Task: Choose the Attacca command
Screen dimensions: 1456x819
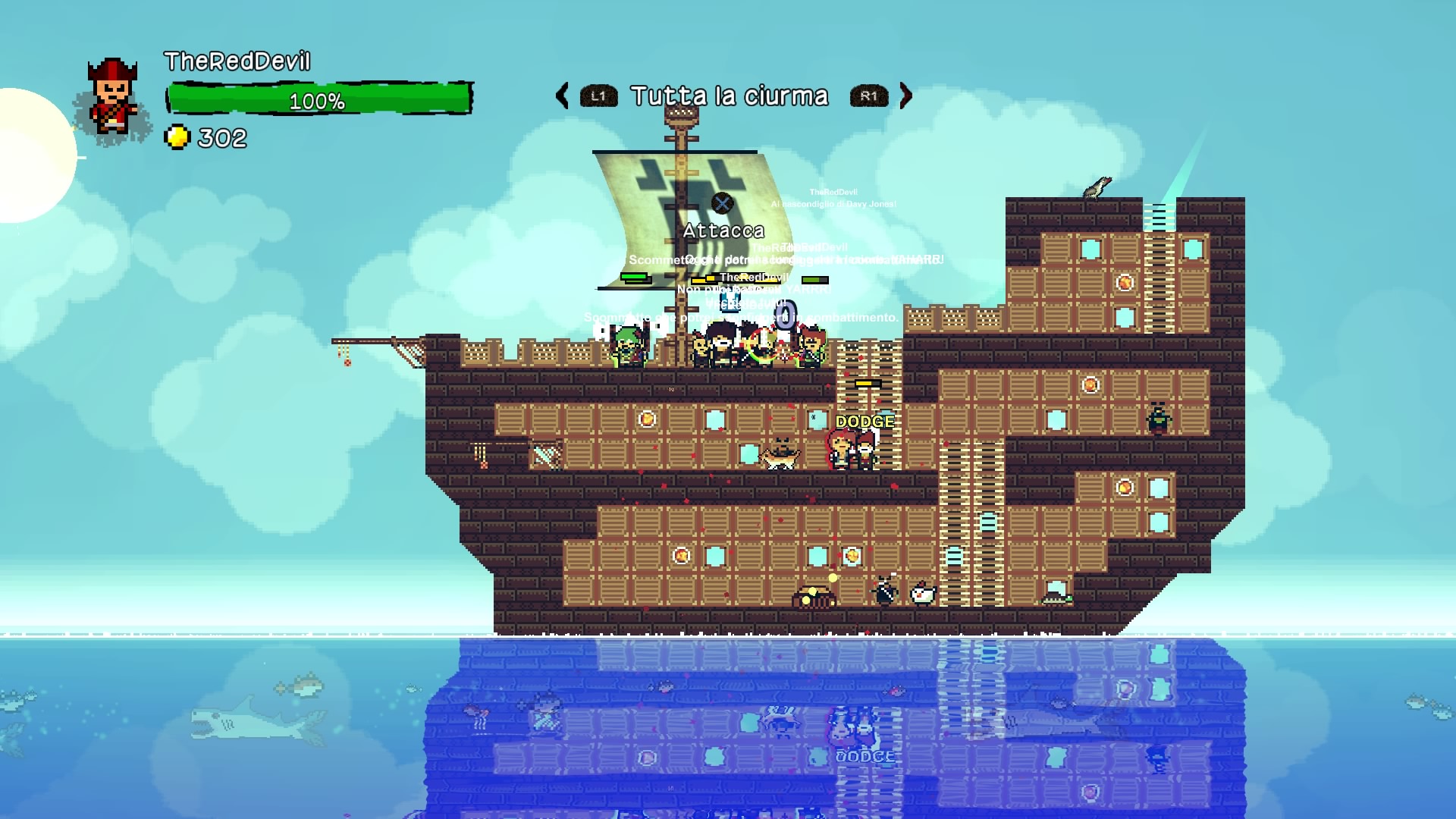Action: point(723,229)
